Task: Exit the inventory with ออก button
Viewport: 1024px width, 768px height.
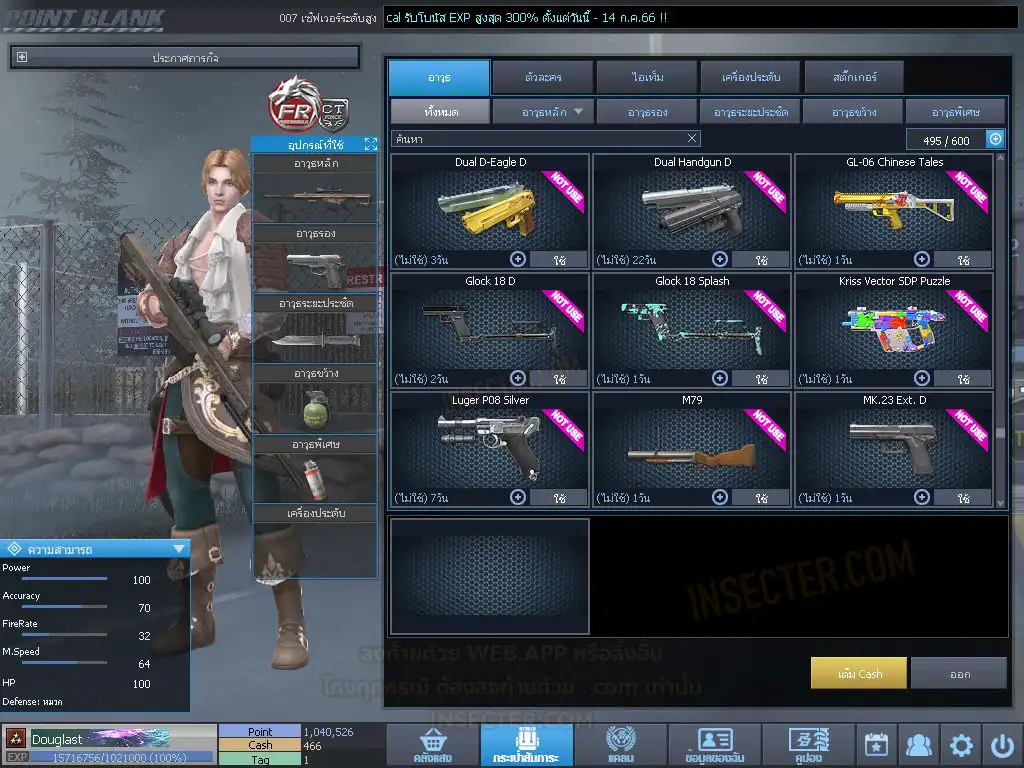Action: point(959,673)
